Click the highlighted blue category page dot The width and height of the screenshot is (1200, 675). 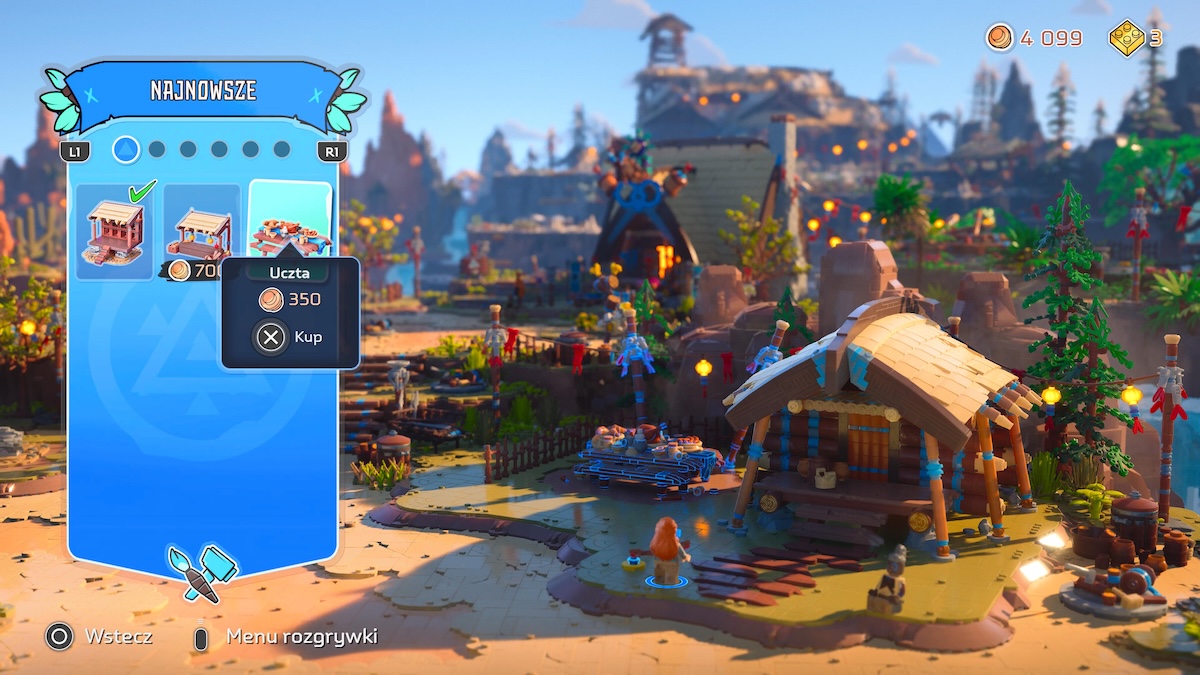126,150
